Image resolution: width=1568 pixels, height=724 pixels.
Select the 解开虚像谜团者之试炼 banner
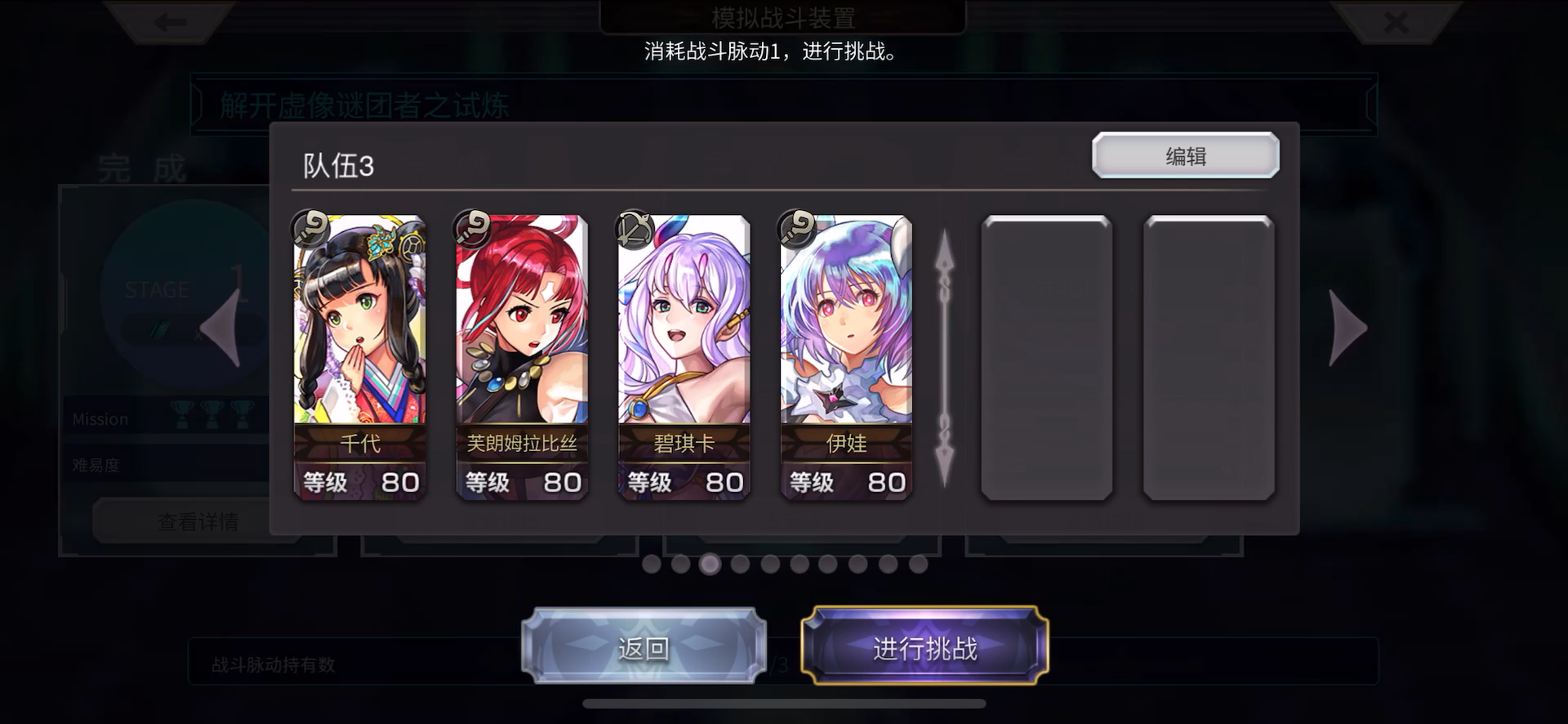[x=363, y=105]
